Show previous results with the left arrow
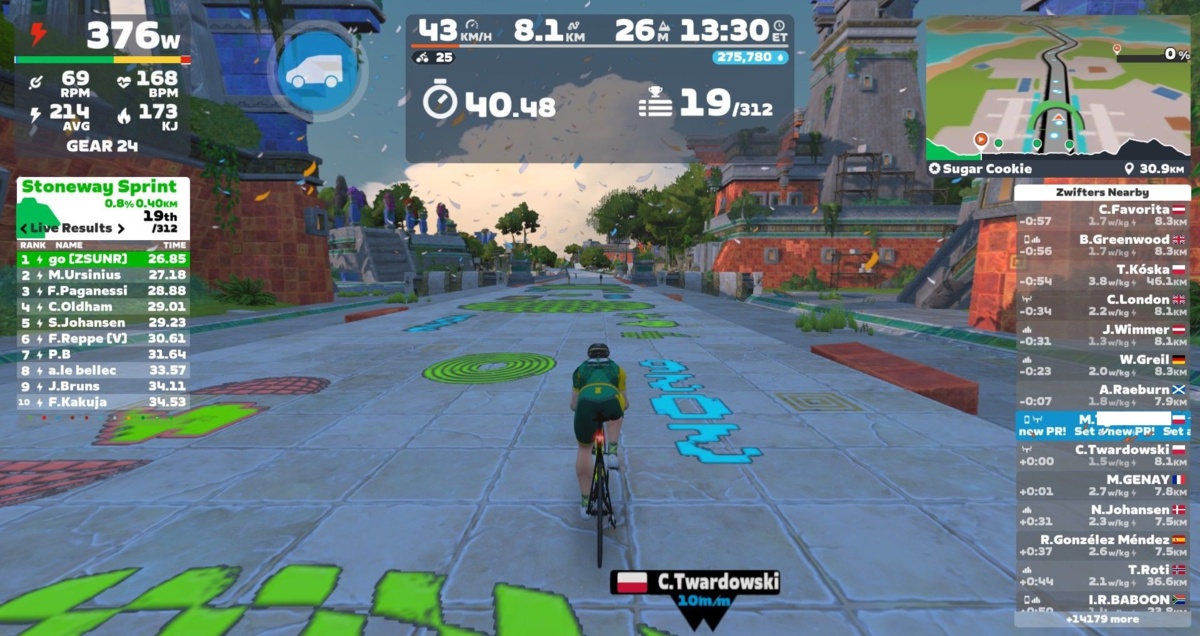This screenshot has width=1200, height=636. click(26, 228)
